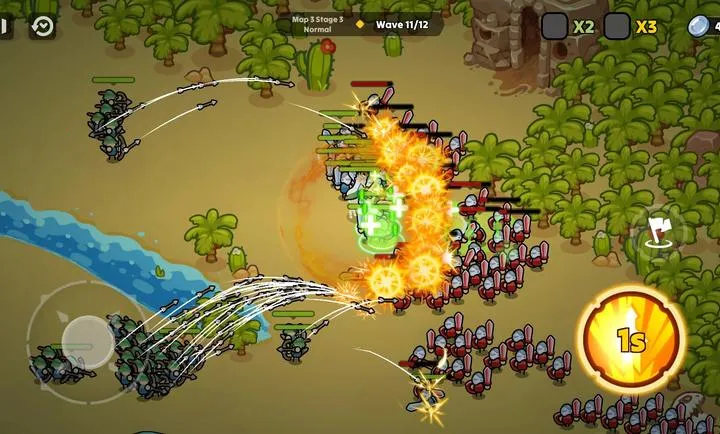Enable the X3 speed checkbox
The width and height of the screenshot is (720, 434).
coord(617,27)
